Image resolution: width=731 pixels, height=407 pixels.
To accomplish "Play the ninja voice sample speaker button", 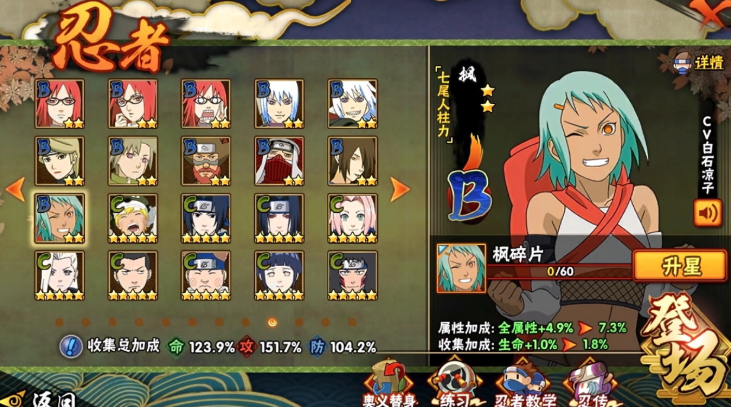I will click(x=708, y=212).
